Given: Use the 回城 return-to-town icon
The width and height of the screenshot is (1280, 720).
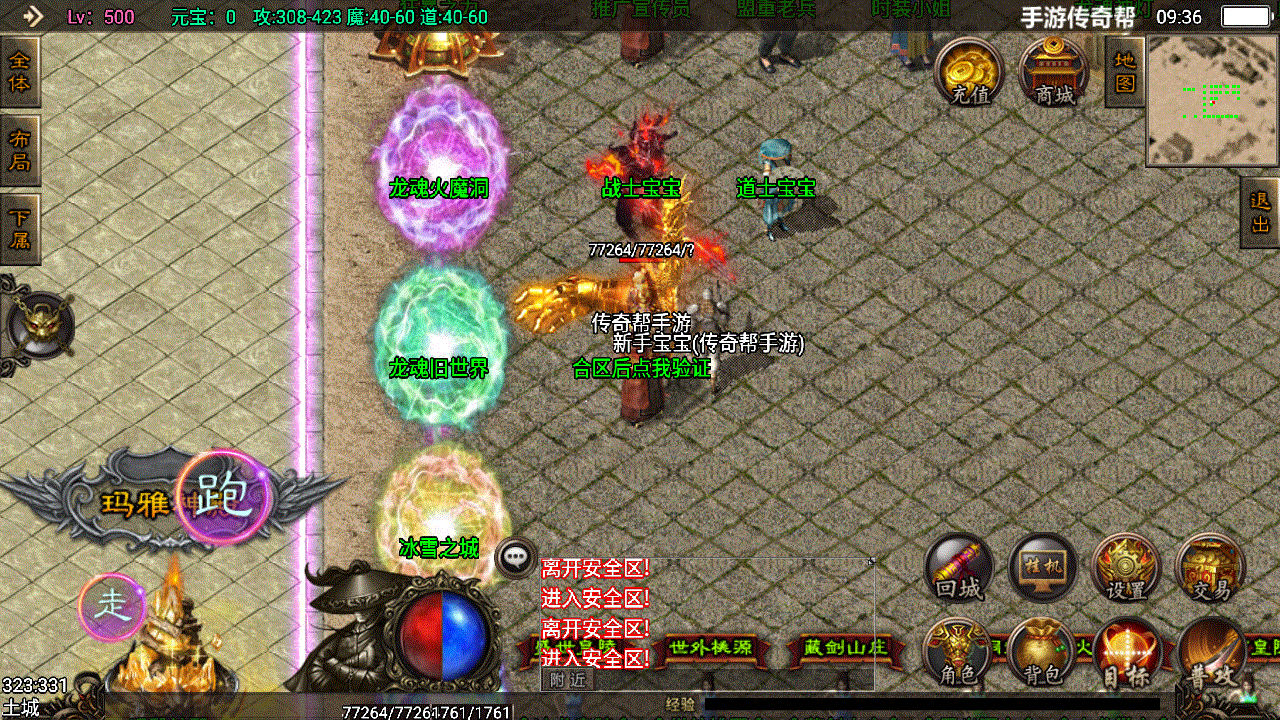Looking at the screenshot, I should pyautogui.click(x=957, y=567).
